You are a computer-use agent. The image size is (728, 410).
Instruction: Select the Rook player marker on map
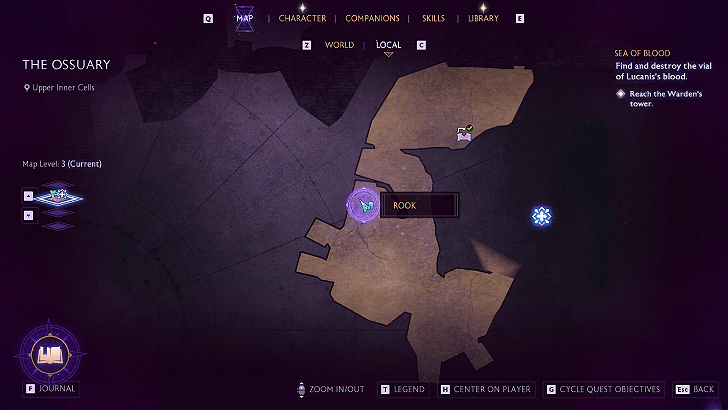365,205
